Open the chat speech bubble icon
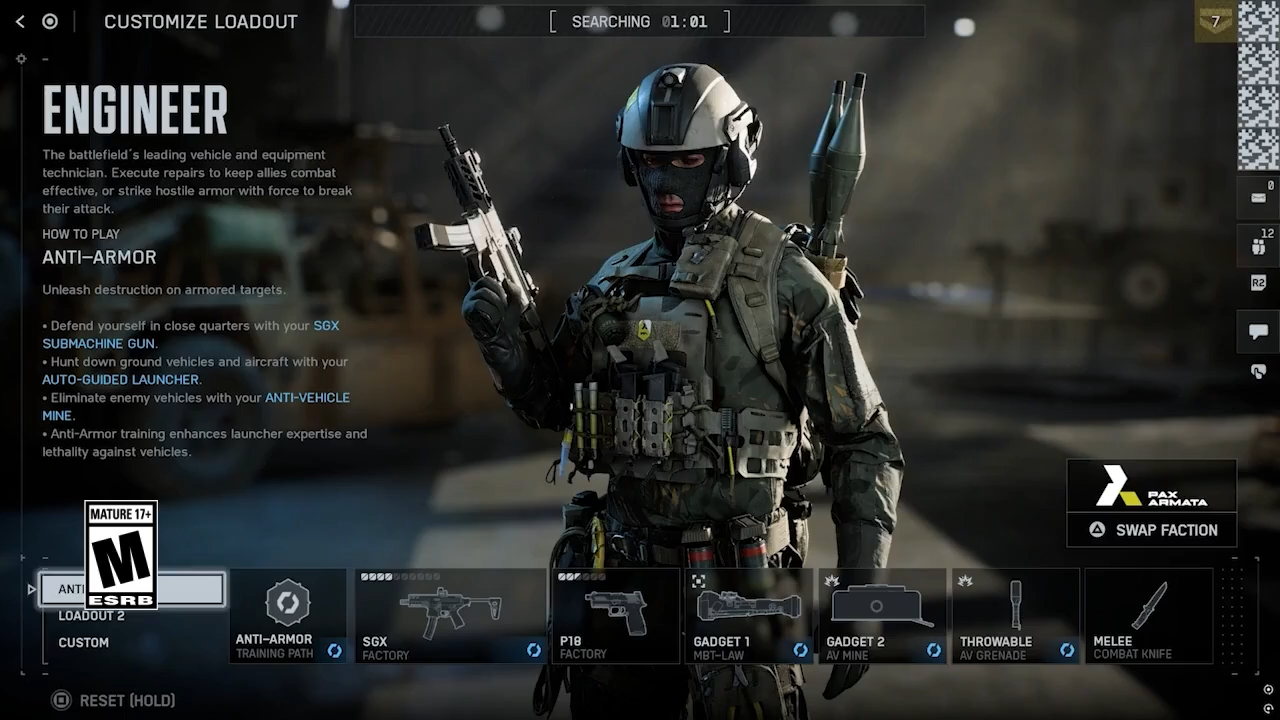The image size is (1280, 720). (1258, 332)
